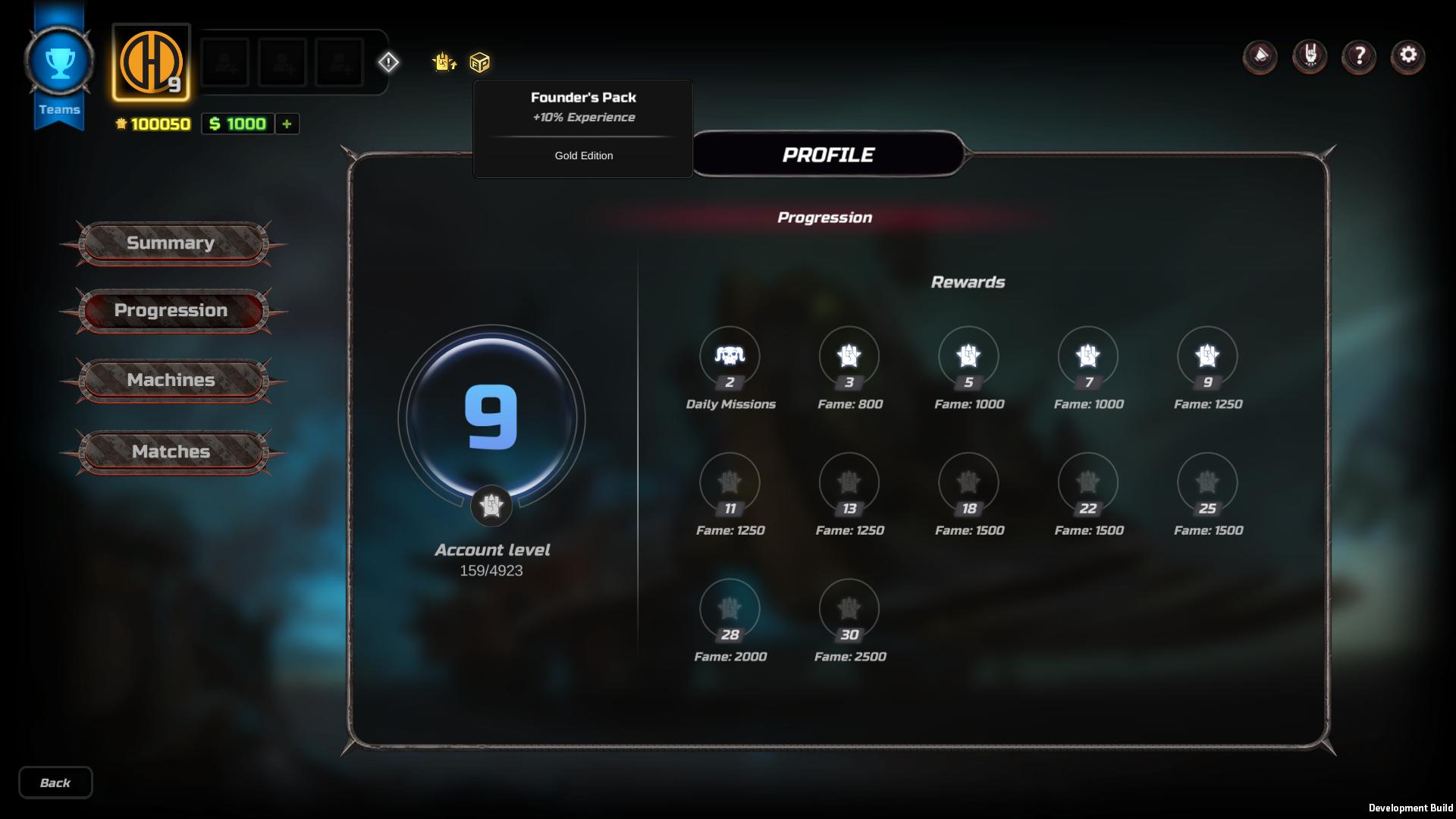Image resolution: width=1456 pixels, height=819 pixels.
Task: Select the level 30 Fame 2500 reward
Action: coord(849,609)
